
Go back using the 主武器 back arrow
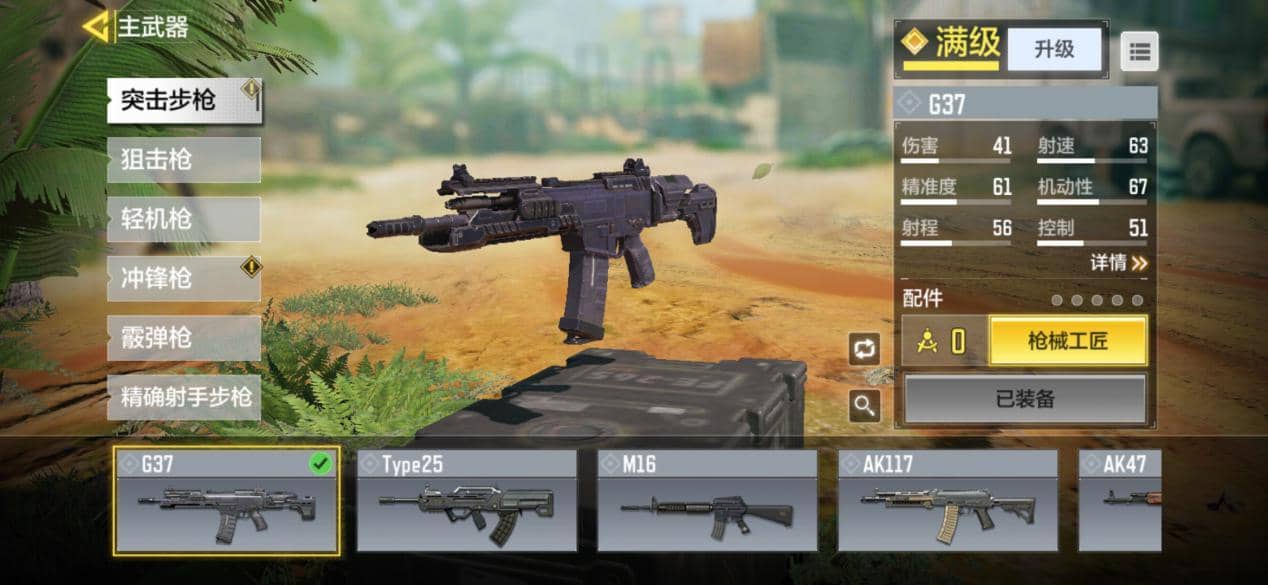(x=96, y=27)
